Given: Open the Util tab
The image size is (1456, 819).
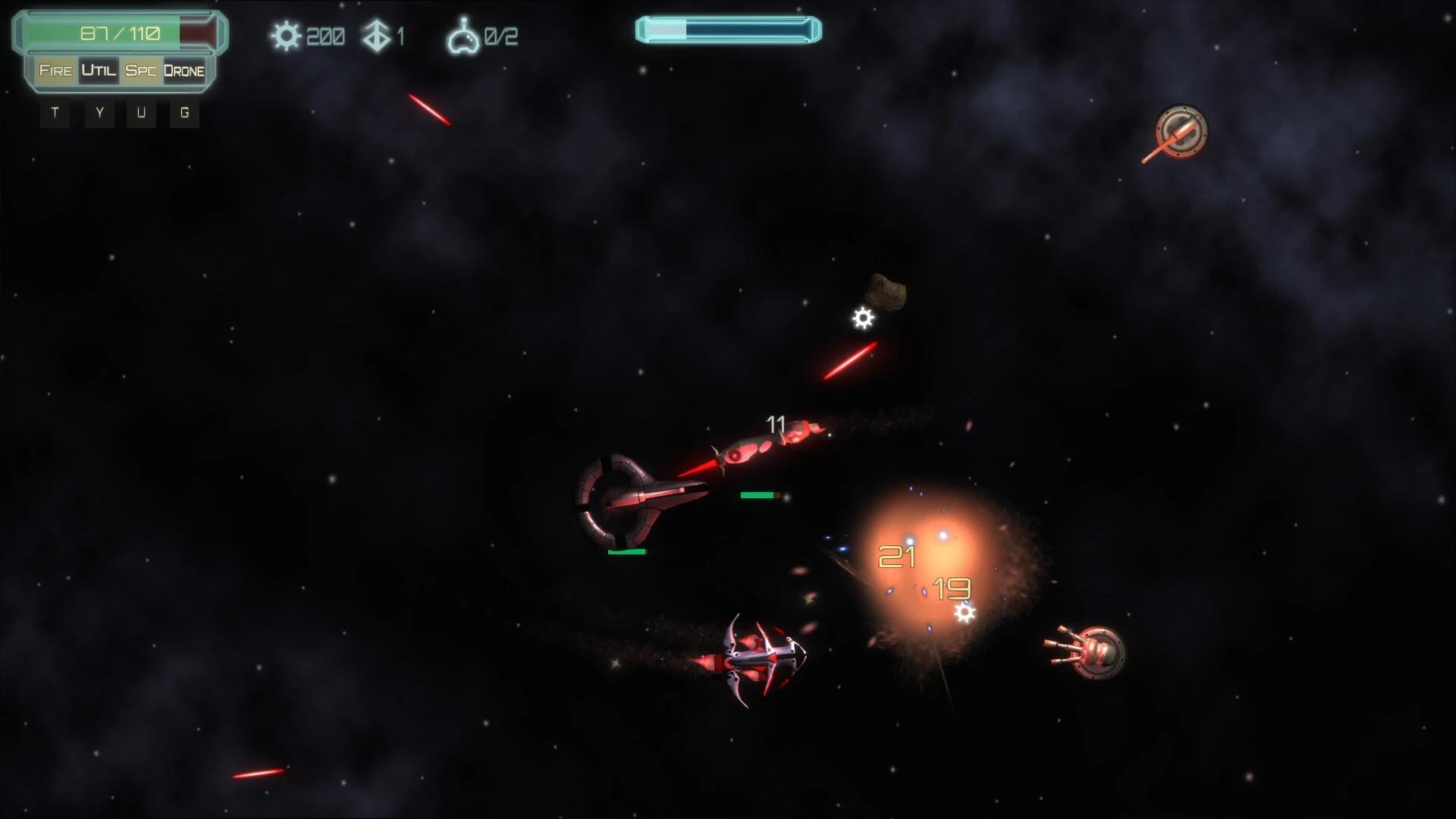Looking at the screenshot, I should 97,71.
